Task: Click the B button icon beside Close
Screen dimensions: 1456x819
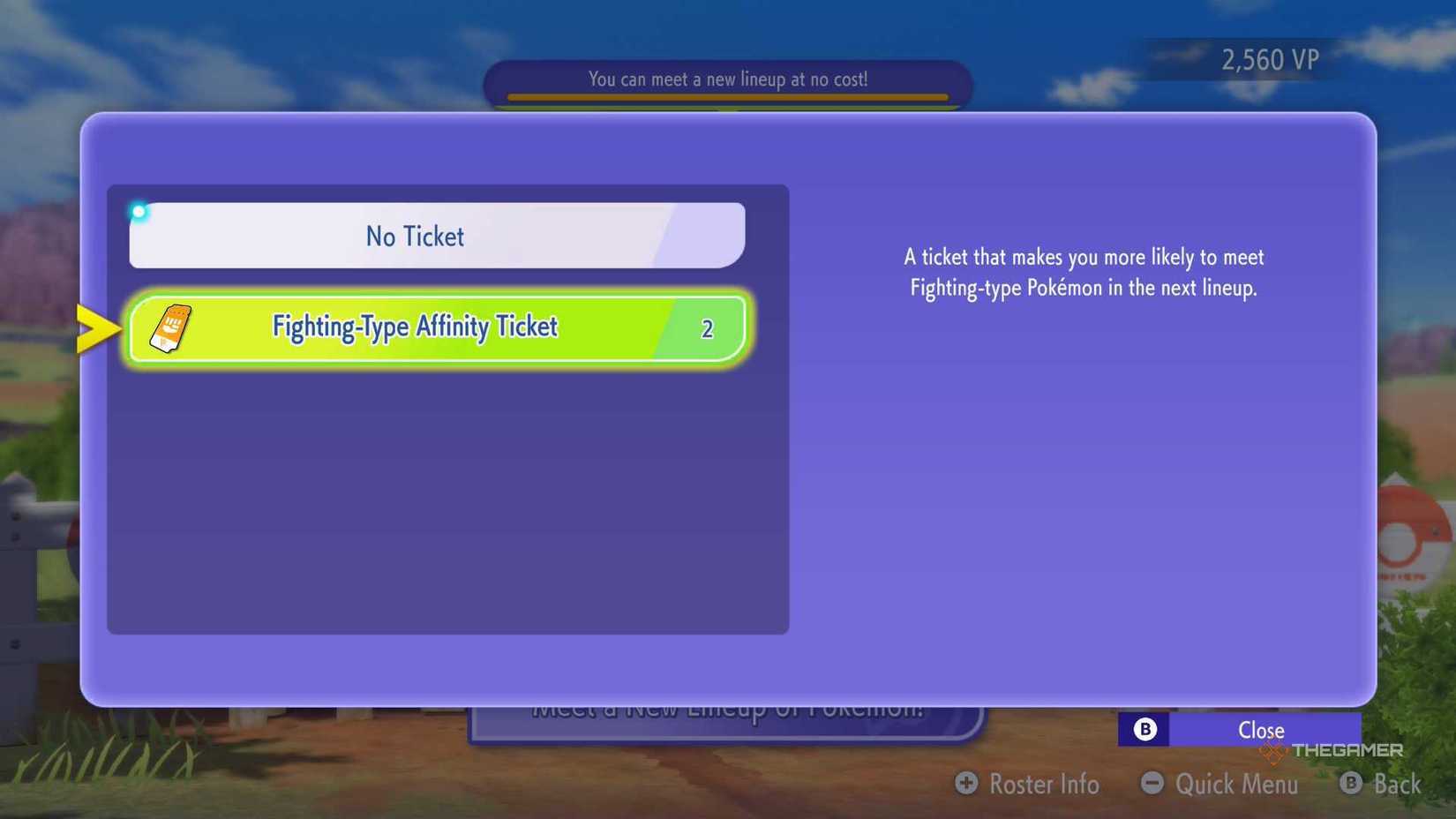Action: pos(1144,729)
